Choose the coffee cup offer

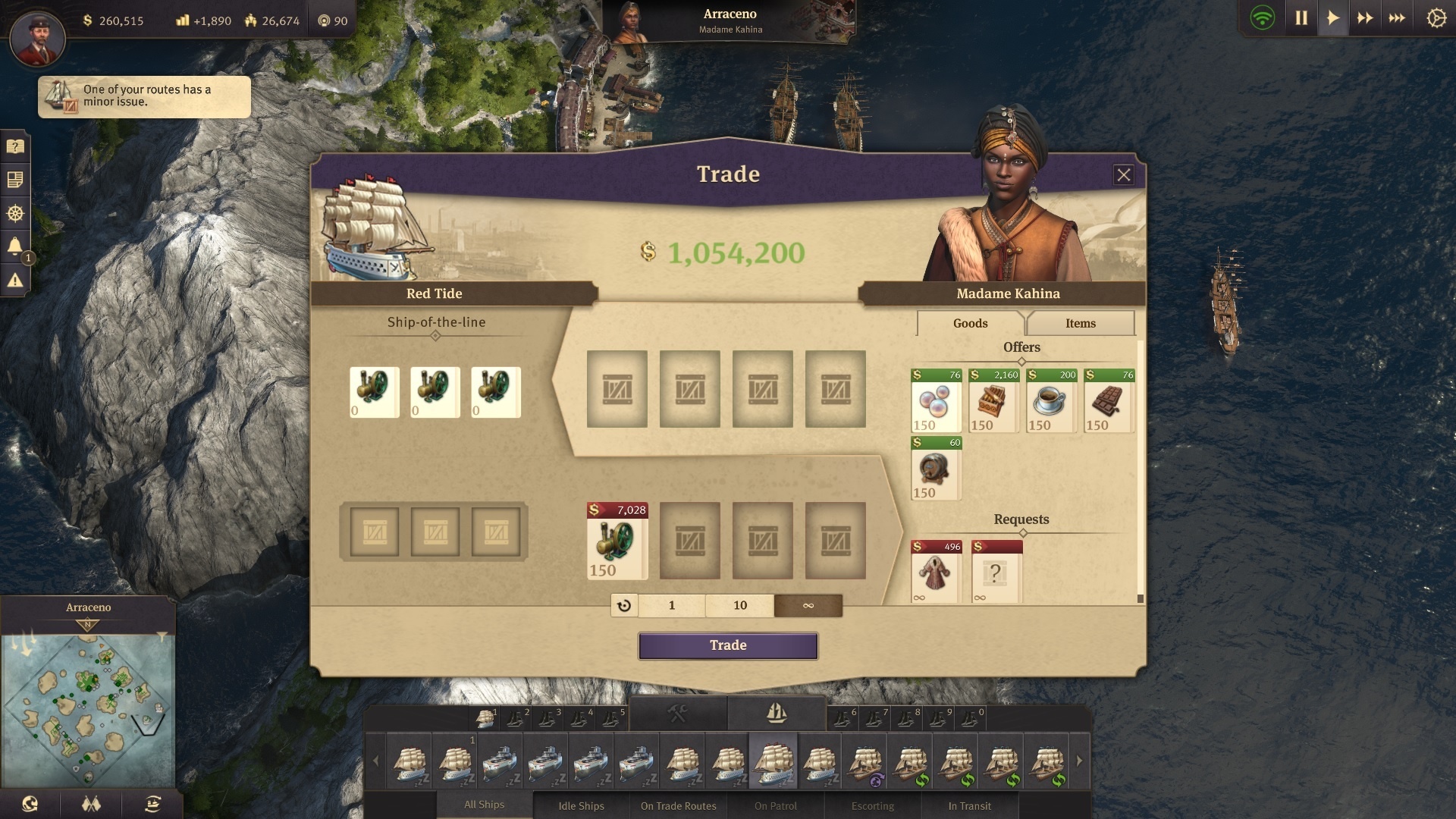point(1051,401)
